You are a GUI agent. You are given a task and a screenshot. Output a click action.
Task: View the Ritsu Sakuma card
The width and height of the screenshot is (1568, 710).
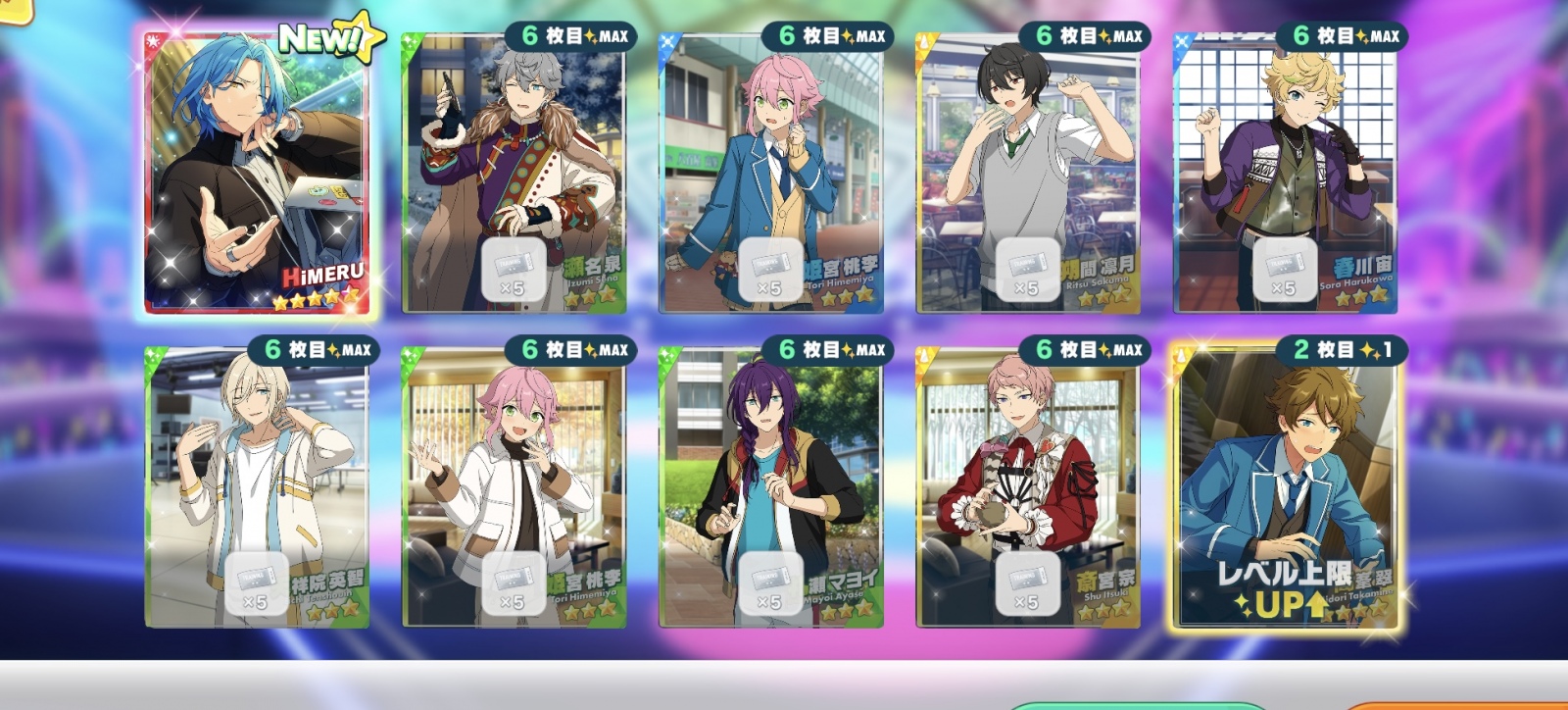(x=1028, y=172)
